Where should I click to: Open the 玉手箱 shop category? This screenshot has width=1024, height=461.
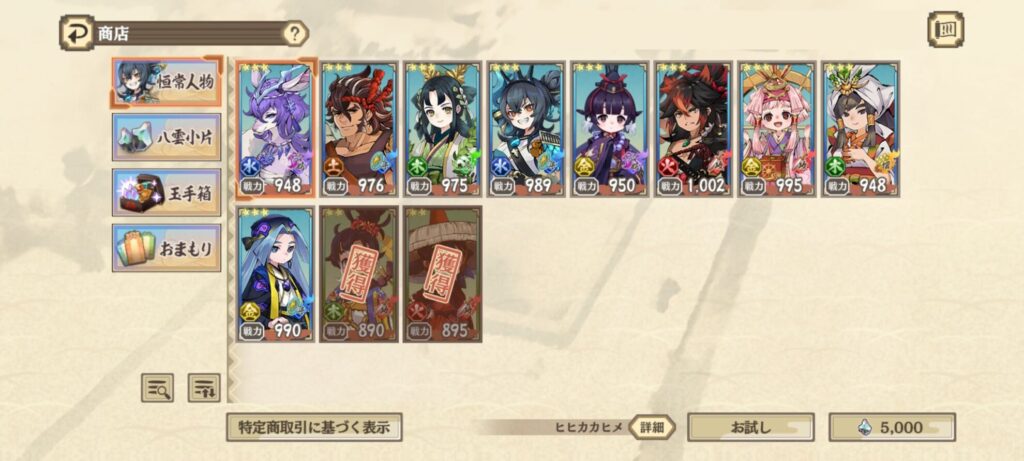click(x=166, y=192)
